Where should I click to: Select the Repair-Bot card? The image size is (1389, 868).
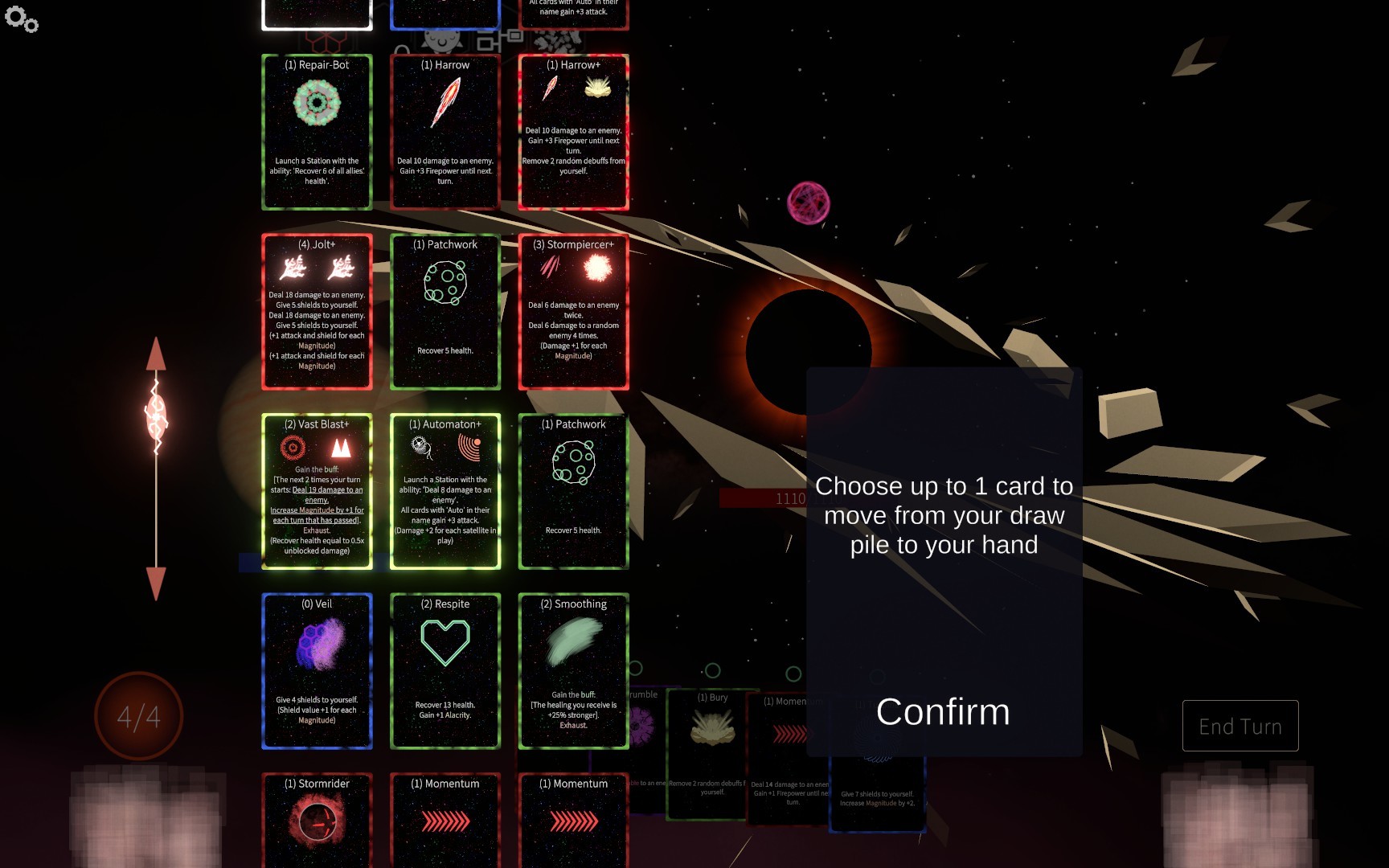[x=317, y=132]
